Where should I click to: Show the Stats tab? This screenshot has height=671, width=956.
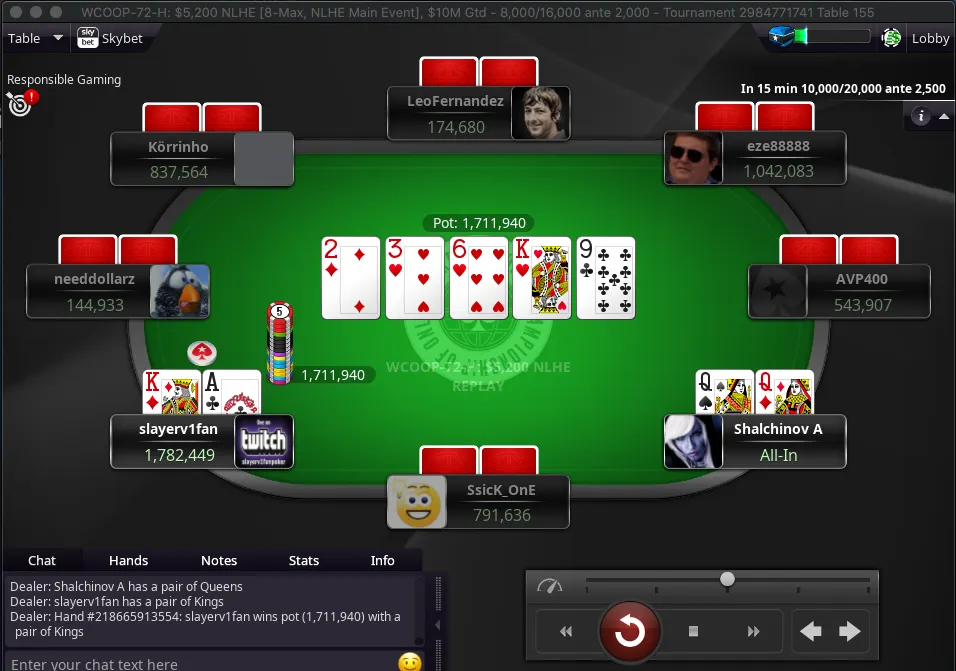coord(304,560)
